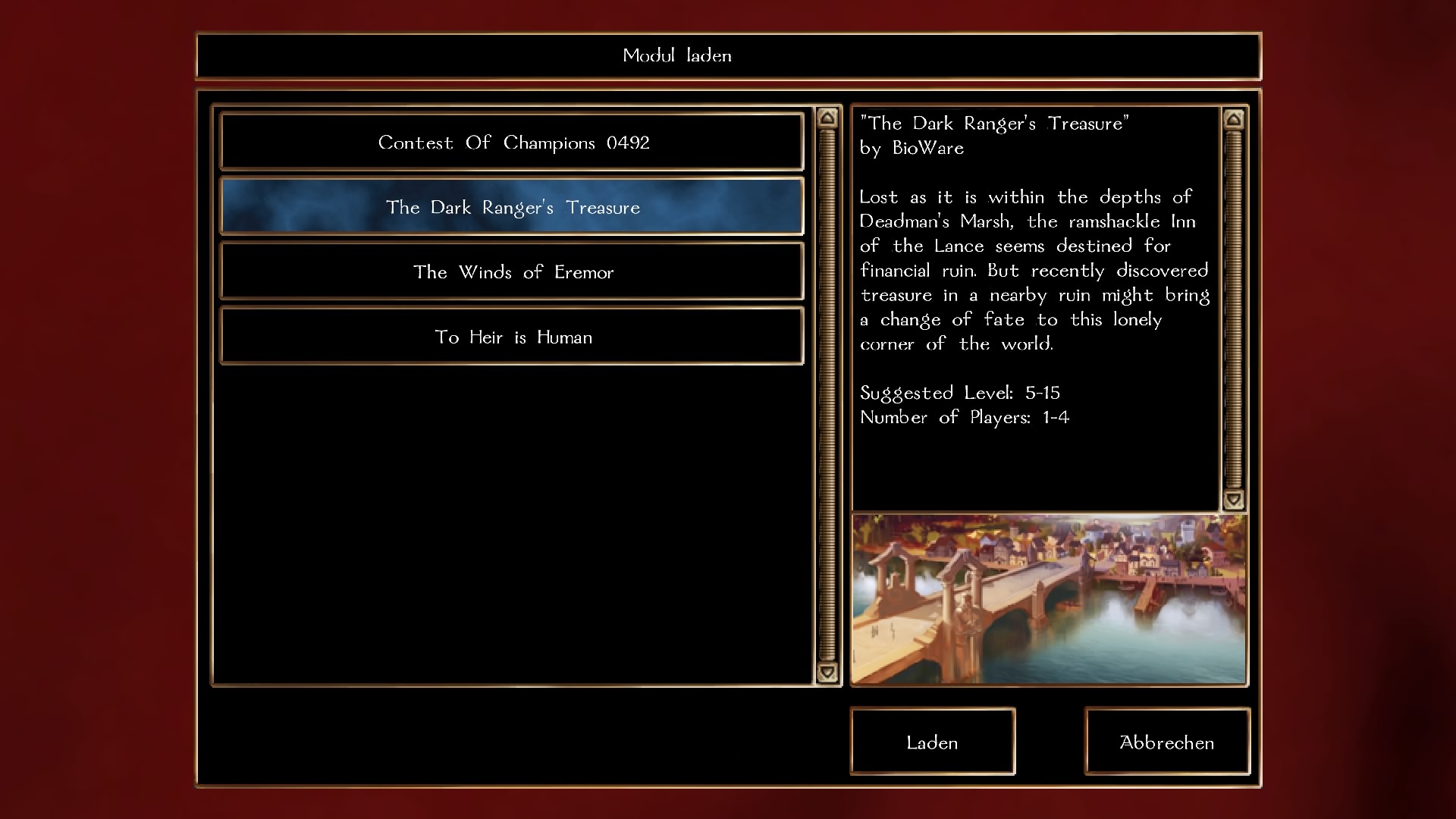This screenshot has height=819, width=1456.
Task: Click description panel scroll-down arrow
Action: 1234,499
